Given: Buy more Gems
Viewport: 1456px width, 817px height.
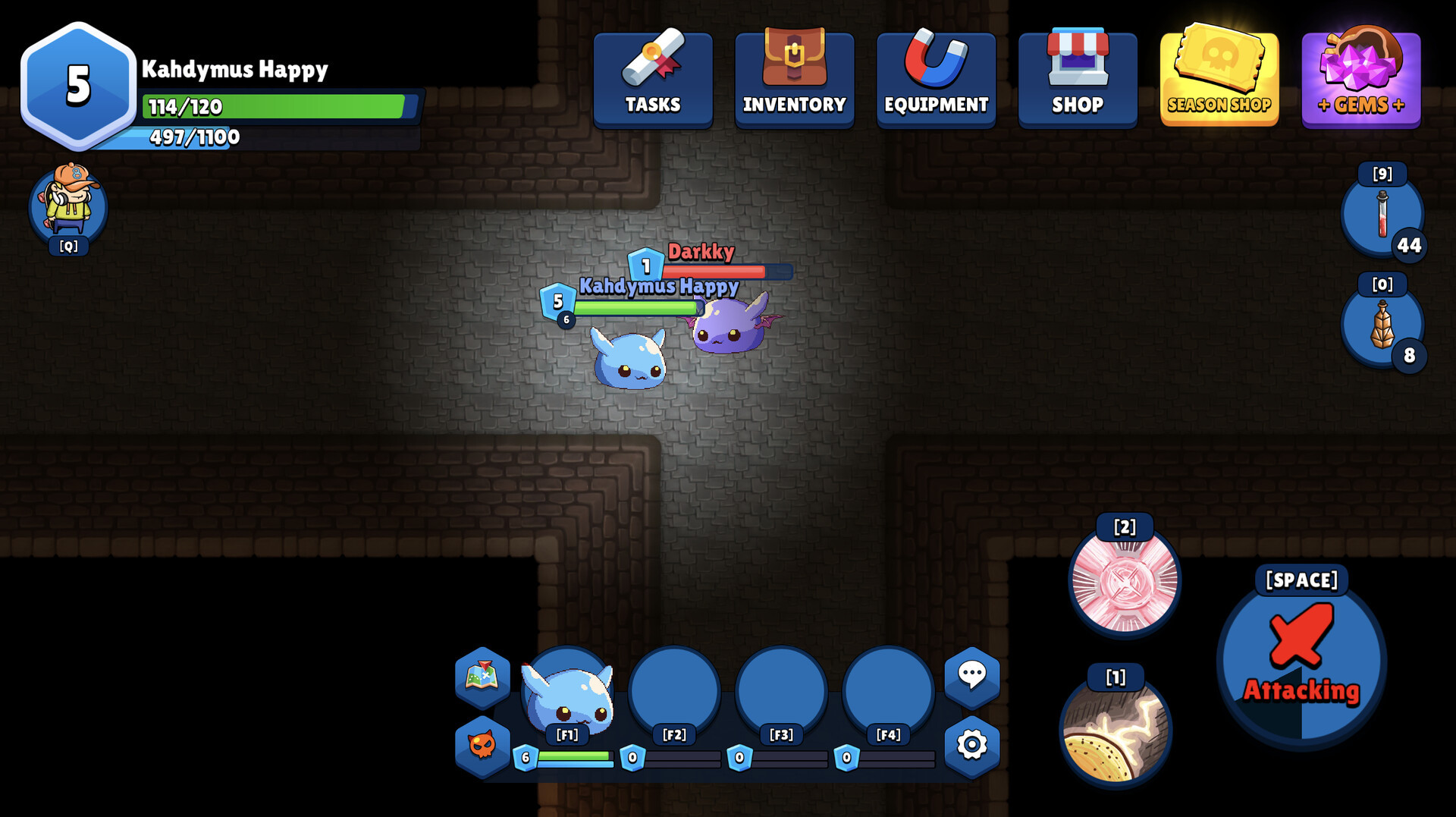Looking at the screenshot, I should tap(1360, 79).
